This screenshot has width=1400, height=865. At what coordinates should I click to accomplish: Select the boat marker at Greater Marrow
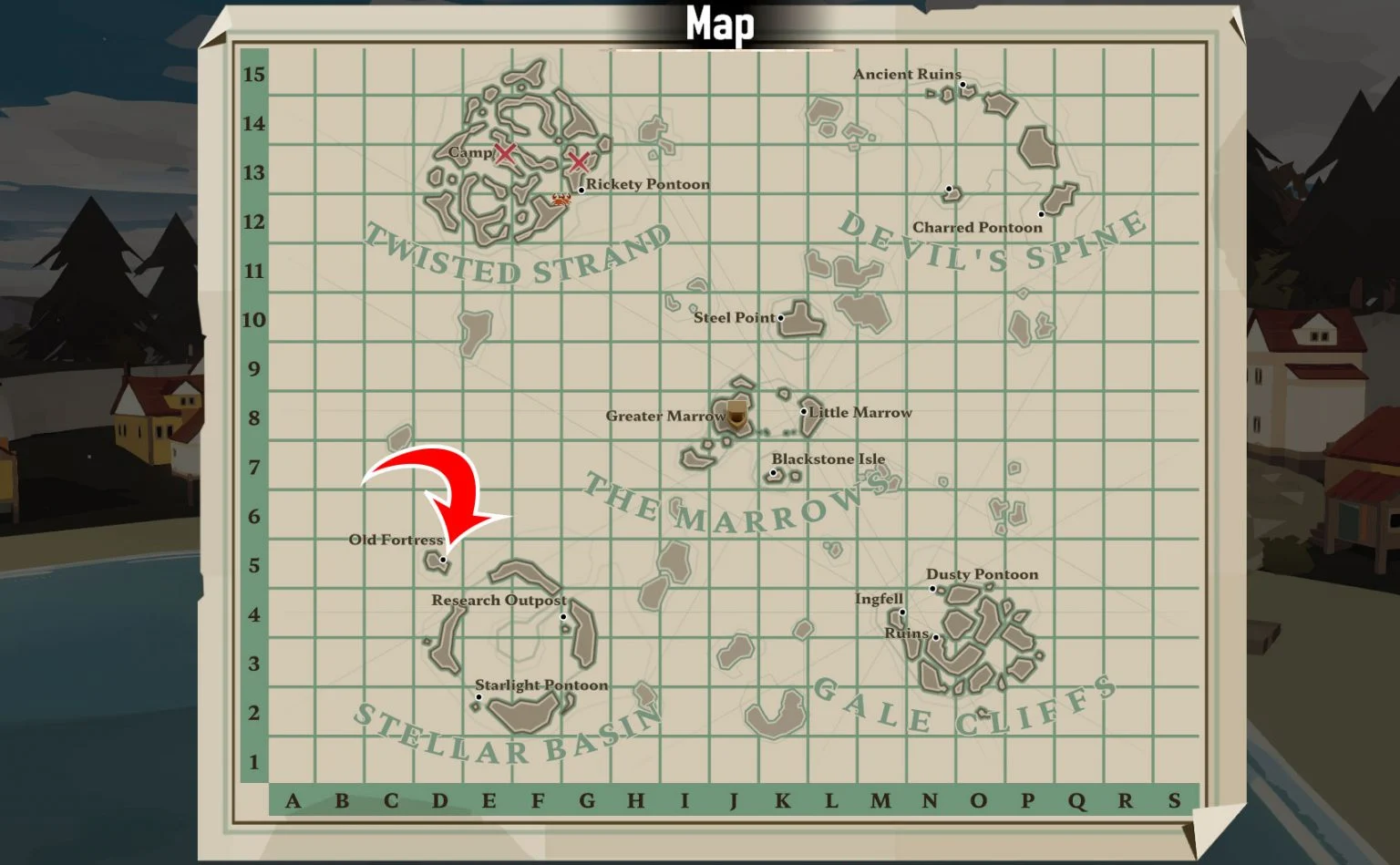click(x=736, y=416)
